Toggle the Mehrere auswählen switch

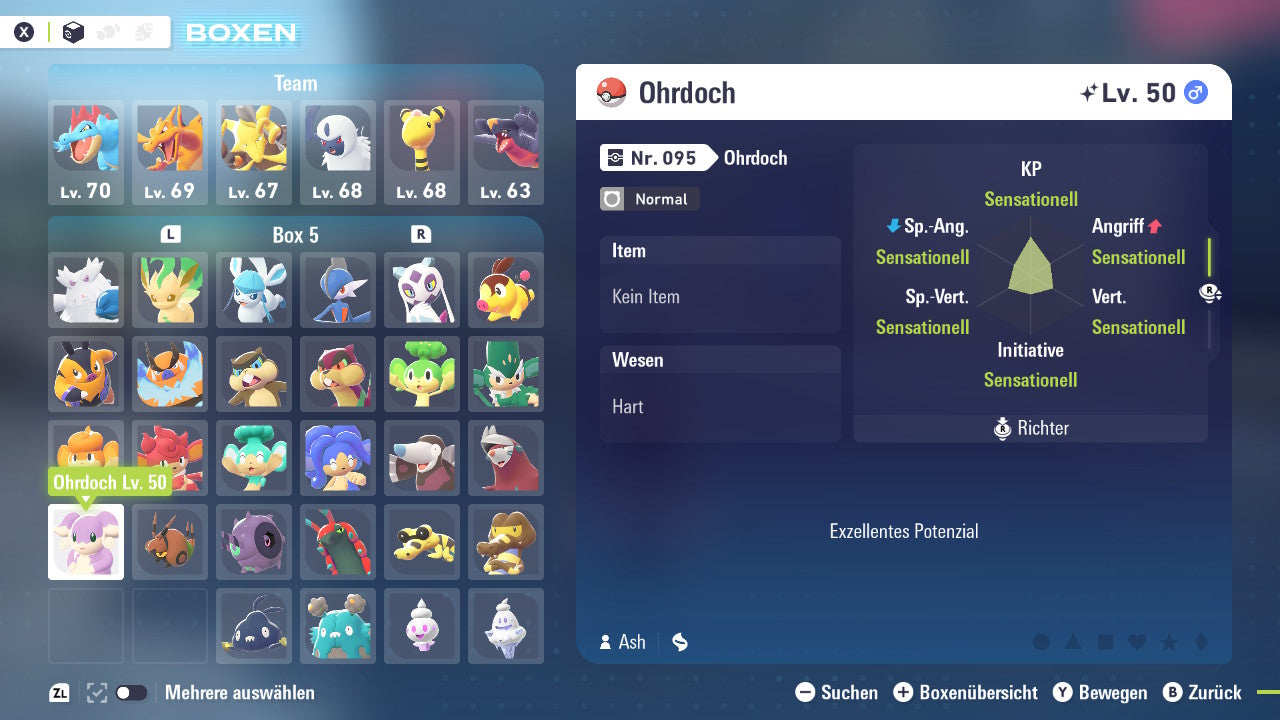coord(131,693)
